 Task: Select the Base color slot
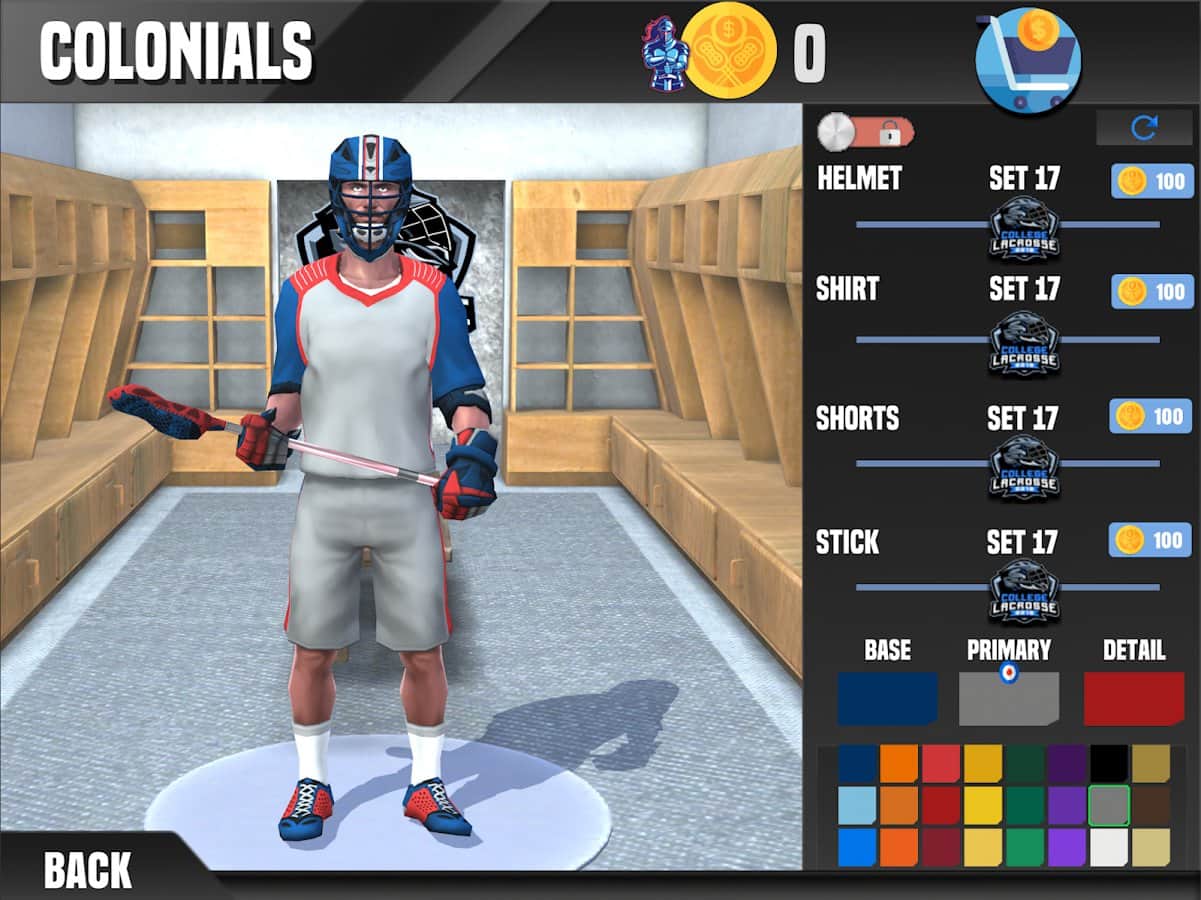click(887, 698)
